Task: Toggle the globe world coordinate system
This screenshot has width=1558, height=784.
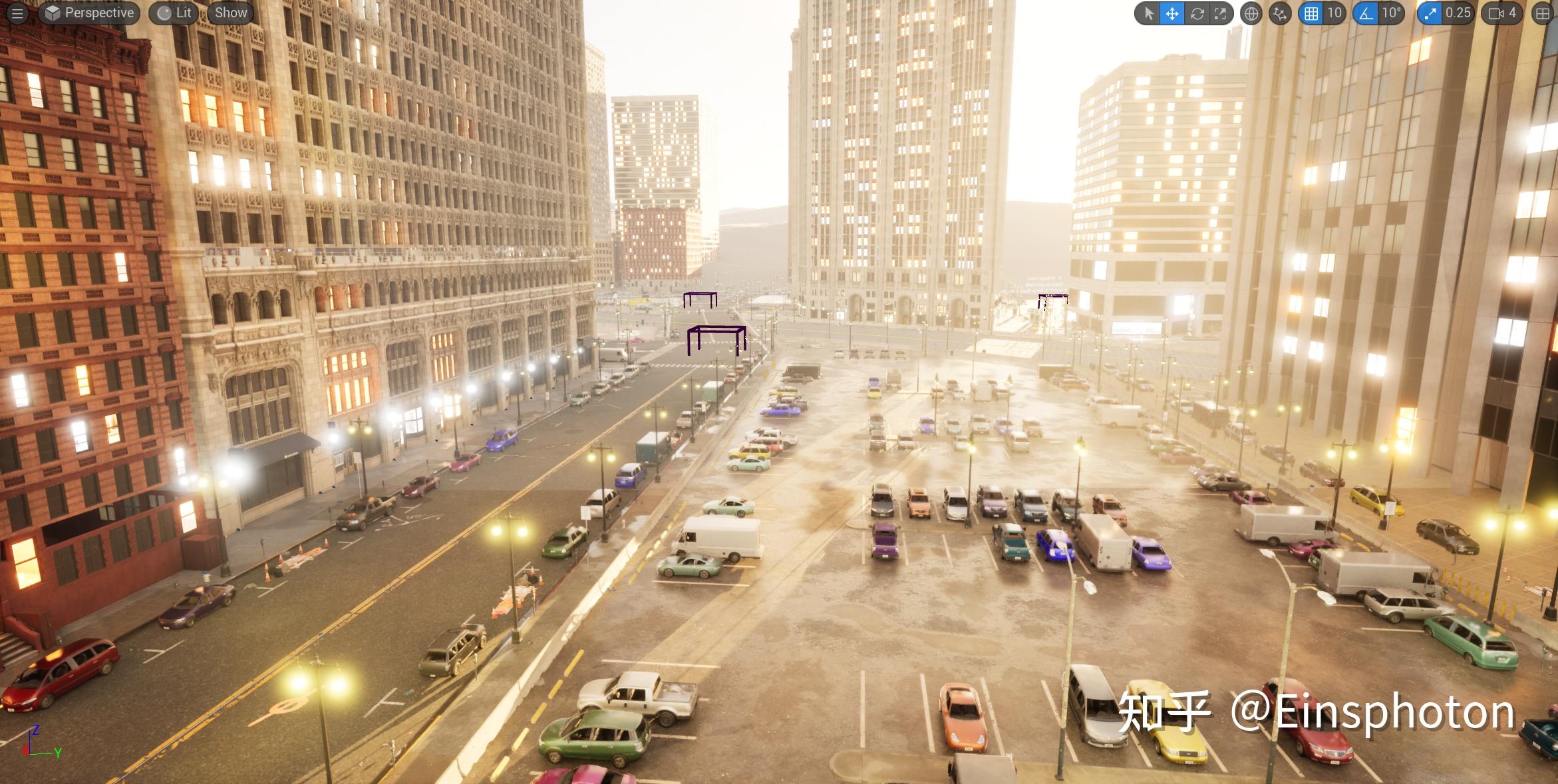Action: coord(1251,13)
